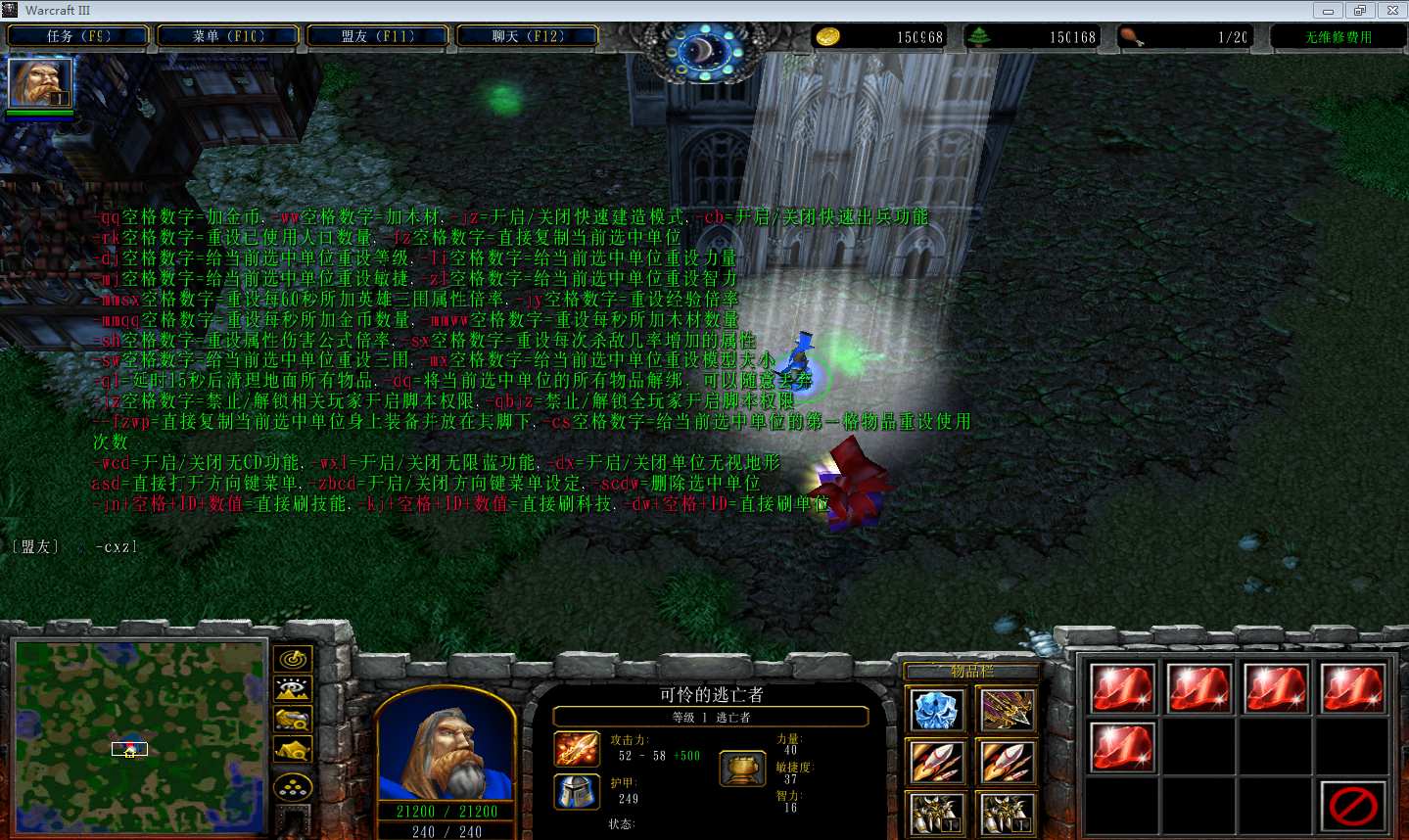Click the golden hero attributes icon
Viewport: 1409px width, 840px height.
(x=742, y=770)
